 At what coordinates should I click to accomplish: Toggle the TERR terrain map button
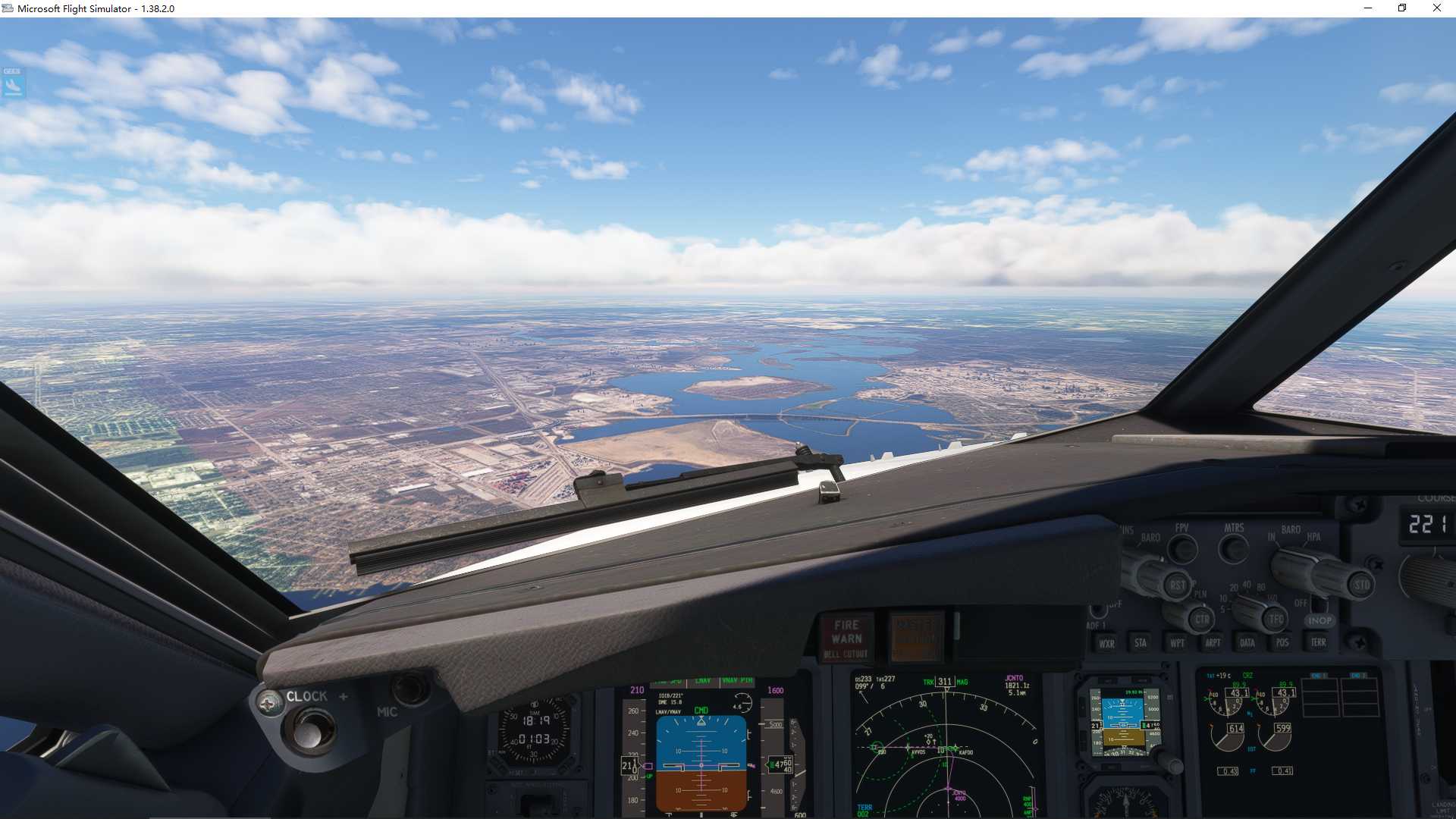coord(1318,642)
